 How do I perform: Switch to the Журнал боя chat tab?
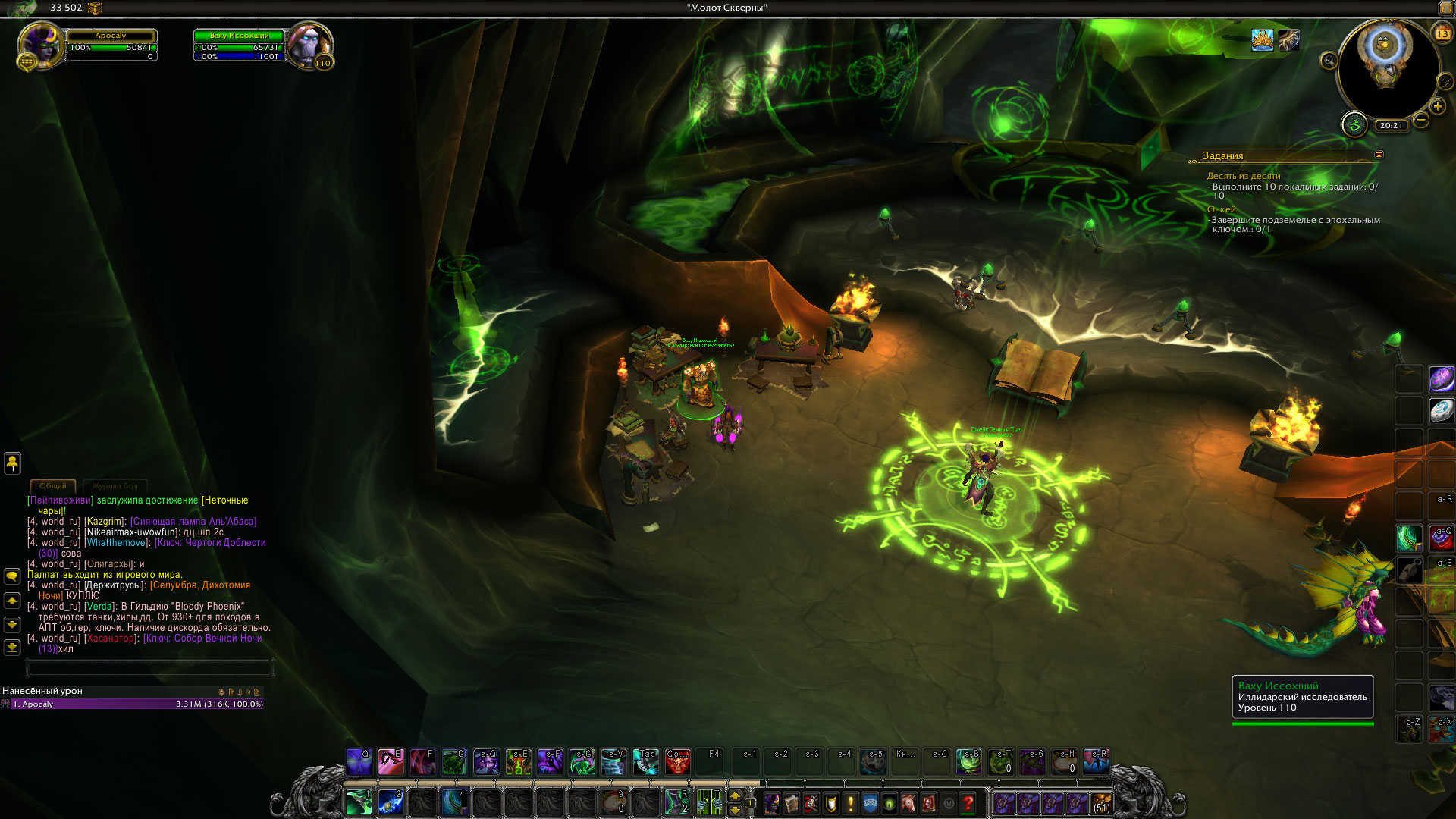115,485
